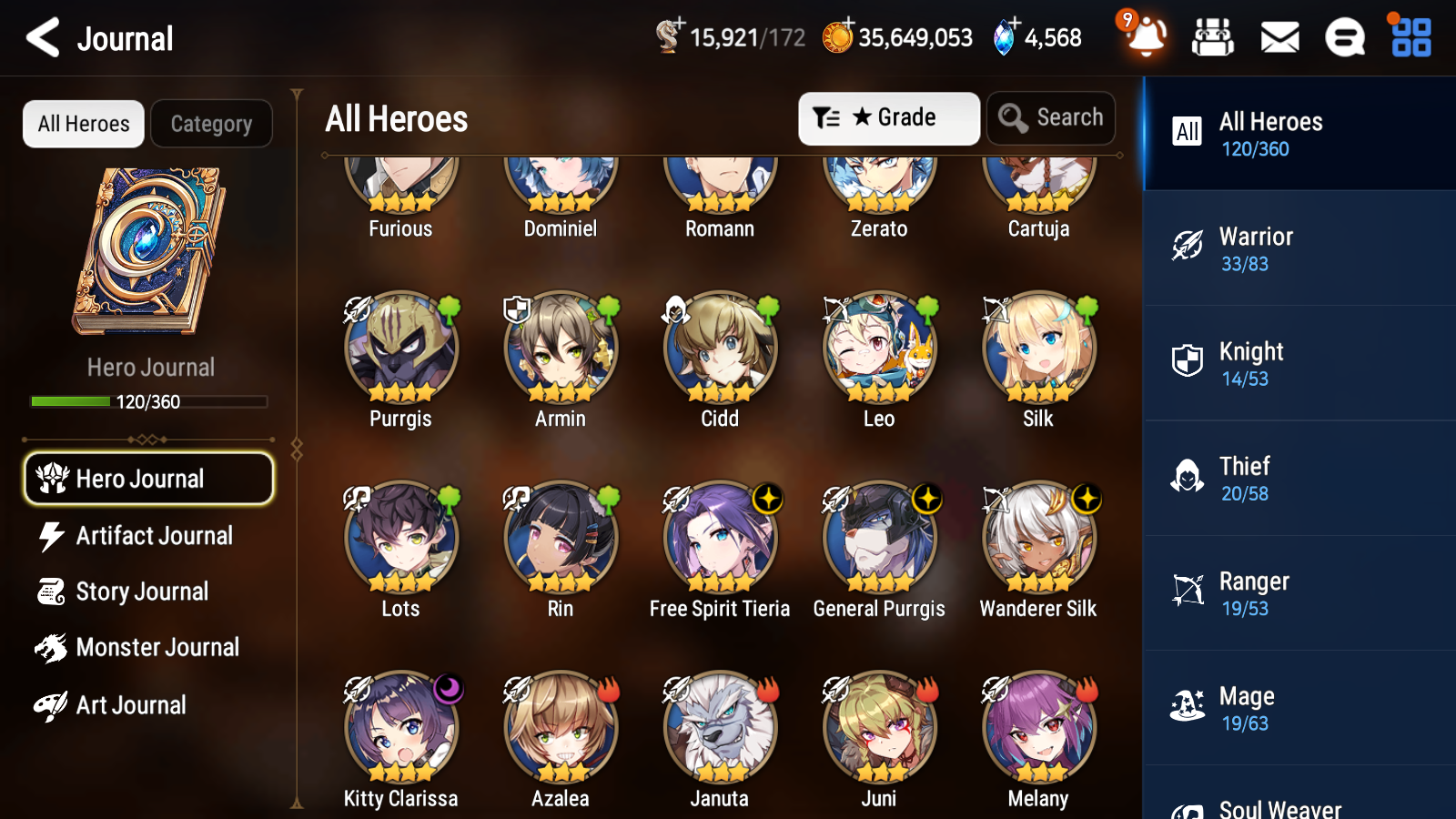Switch to the Category tab
The width and height of the screenshot is (1456, 819).
point(211,124)
